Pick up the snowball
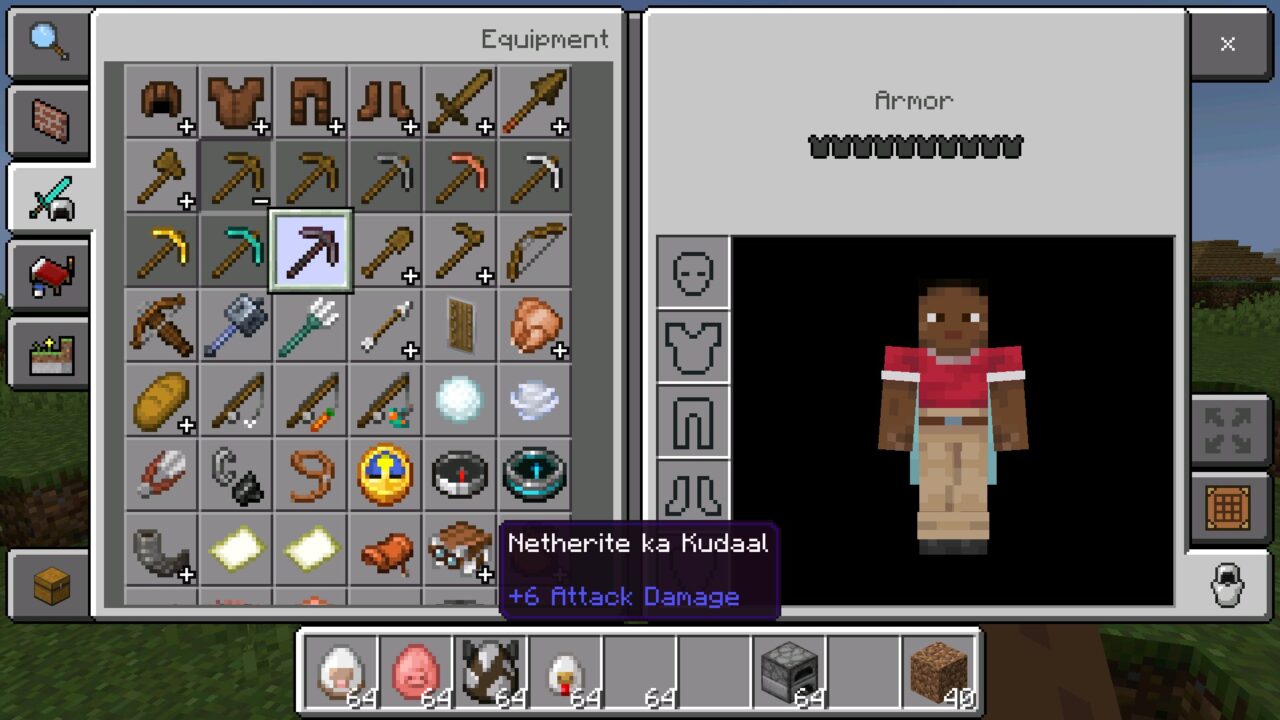 460,400
